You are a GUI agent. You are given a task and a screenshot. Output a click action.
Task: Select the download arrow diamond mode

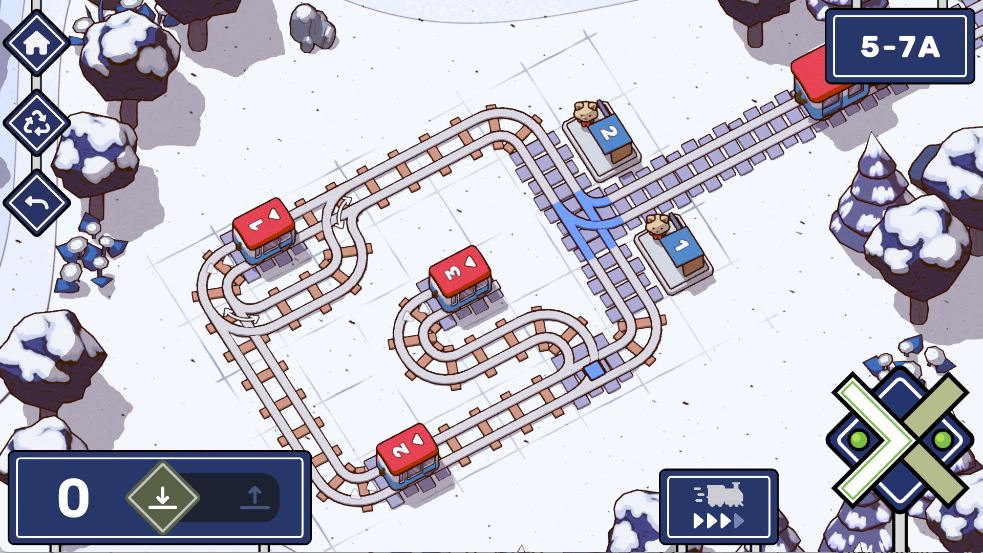coord(163,497)
